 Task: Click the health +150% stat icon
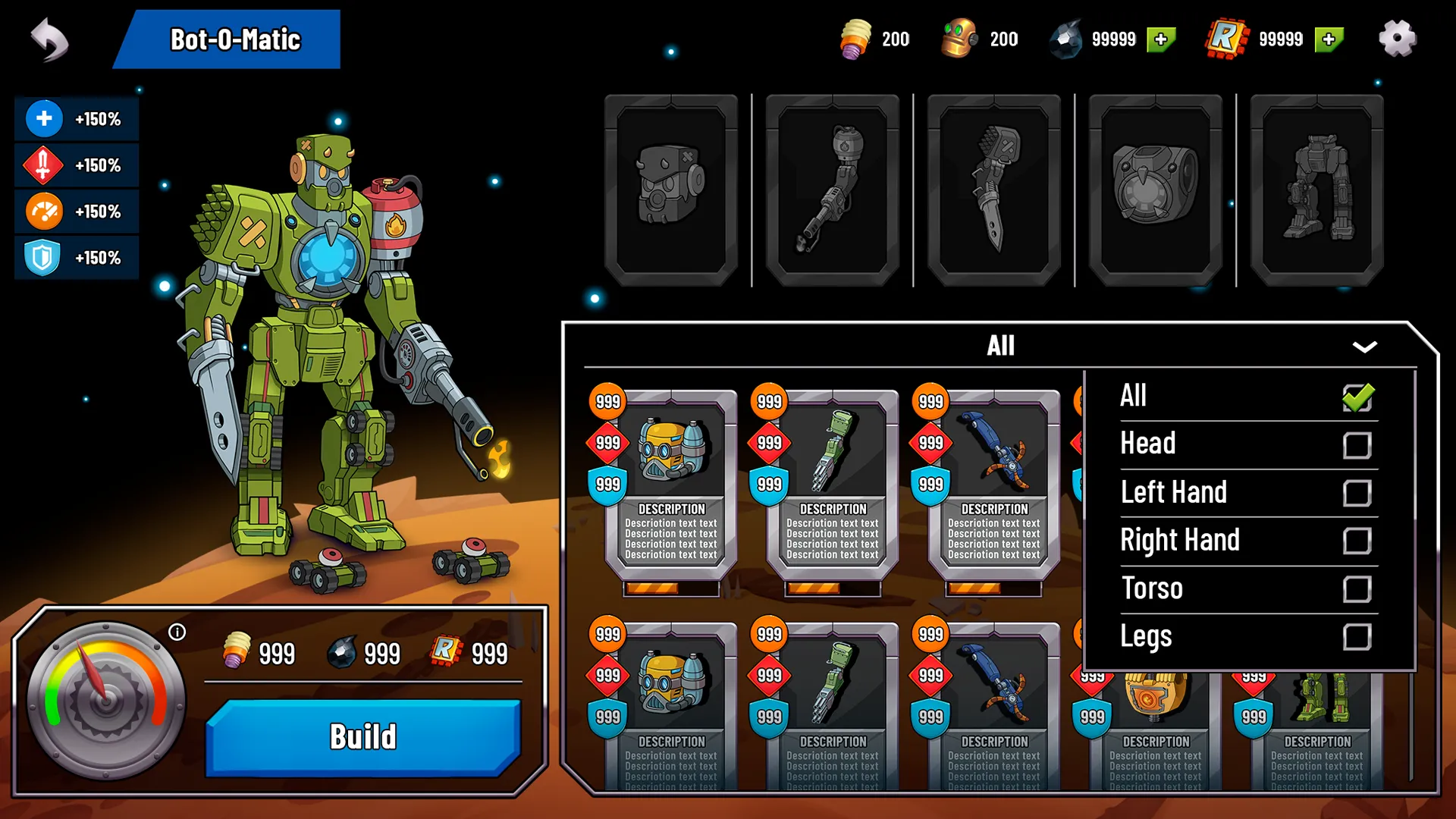[45, 118]
